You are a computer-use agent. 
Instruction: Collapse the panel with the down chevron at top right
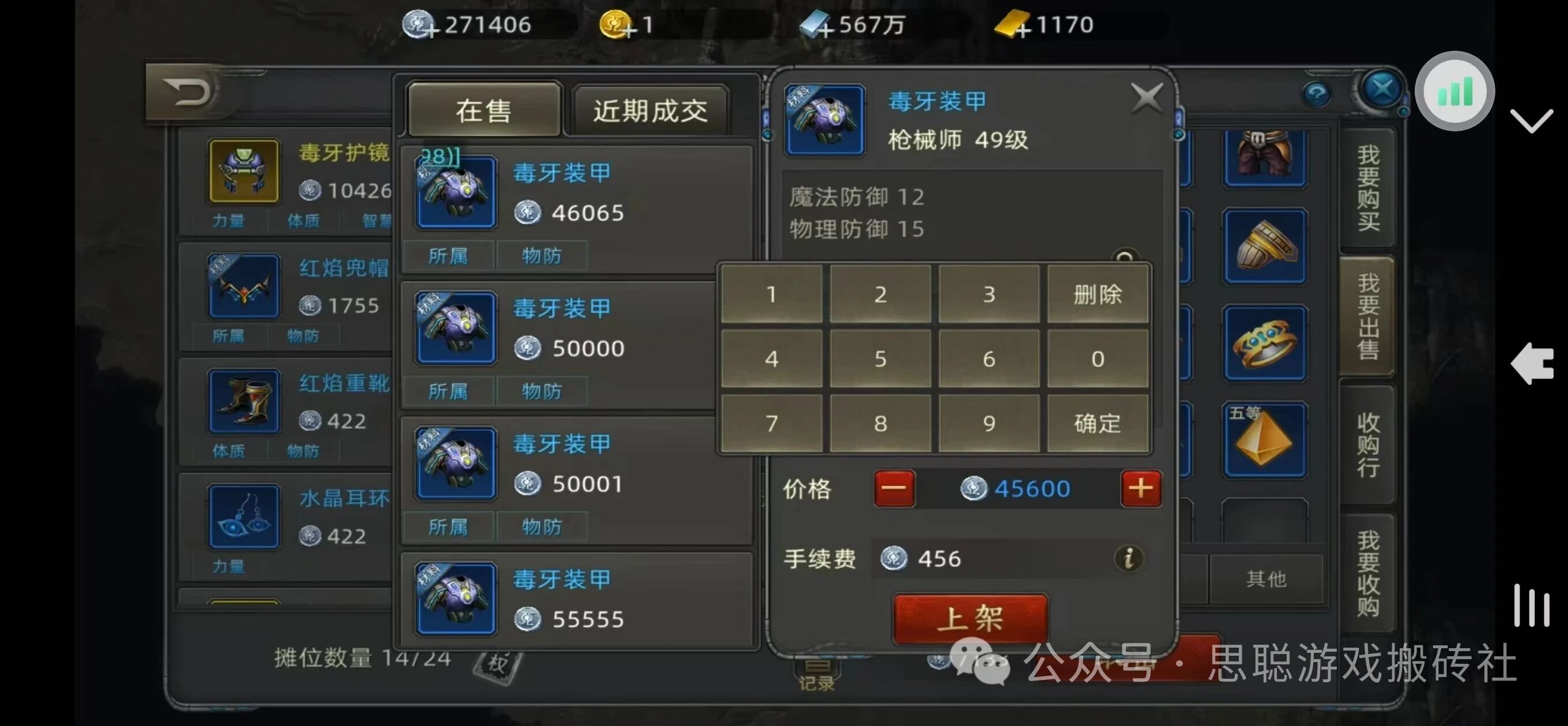coord(1533,122)
